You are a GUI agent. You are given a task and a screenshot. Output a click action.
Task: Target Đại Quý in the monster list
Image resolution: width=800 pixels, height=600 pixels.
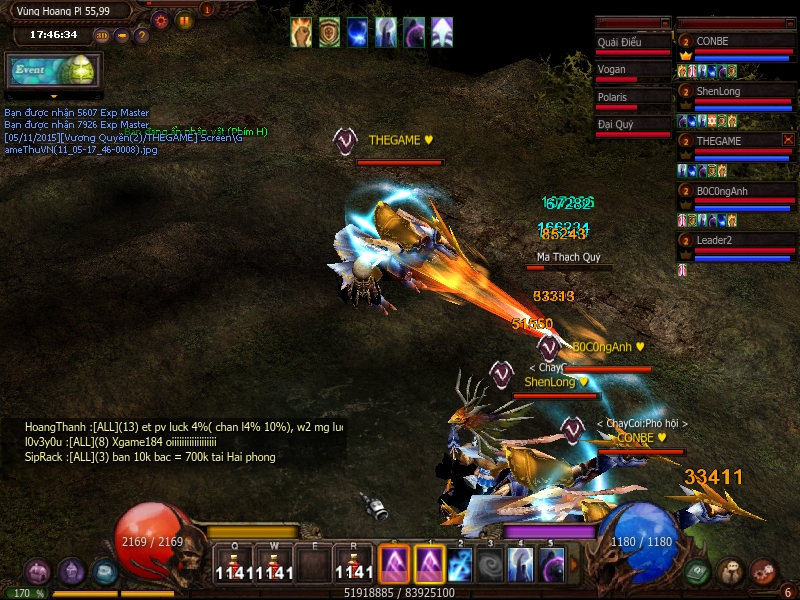click(632, 125)
